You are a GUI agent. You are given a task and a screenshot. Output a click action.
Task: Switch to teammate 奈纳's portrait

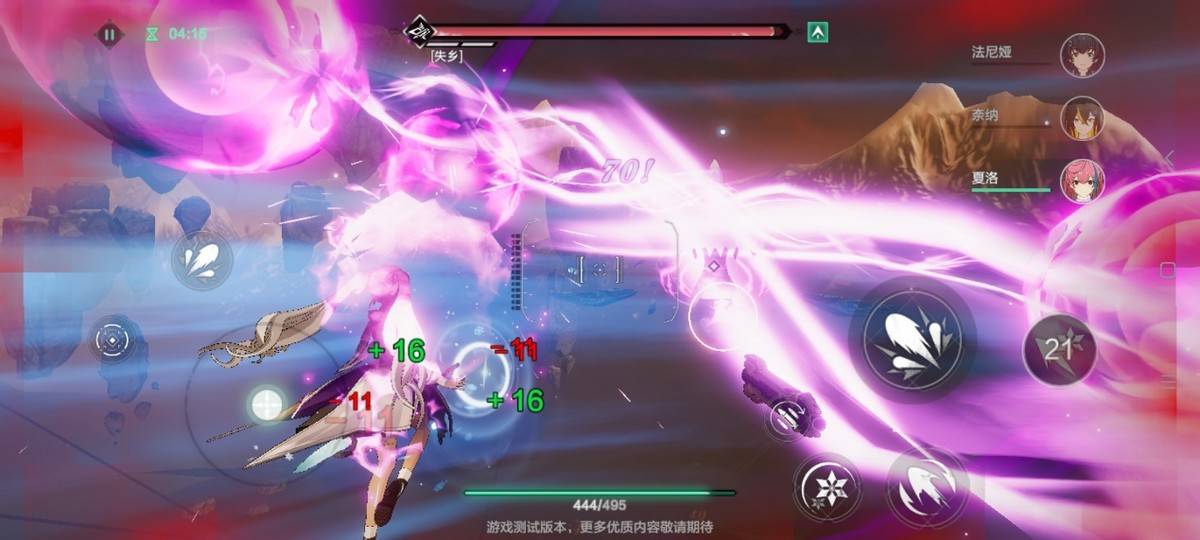click(x=1082, y=118)
